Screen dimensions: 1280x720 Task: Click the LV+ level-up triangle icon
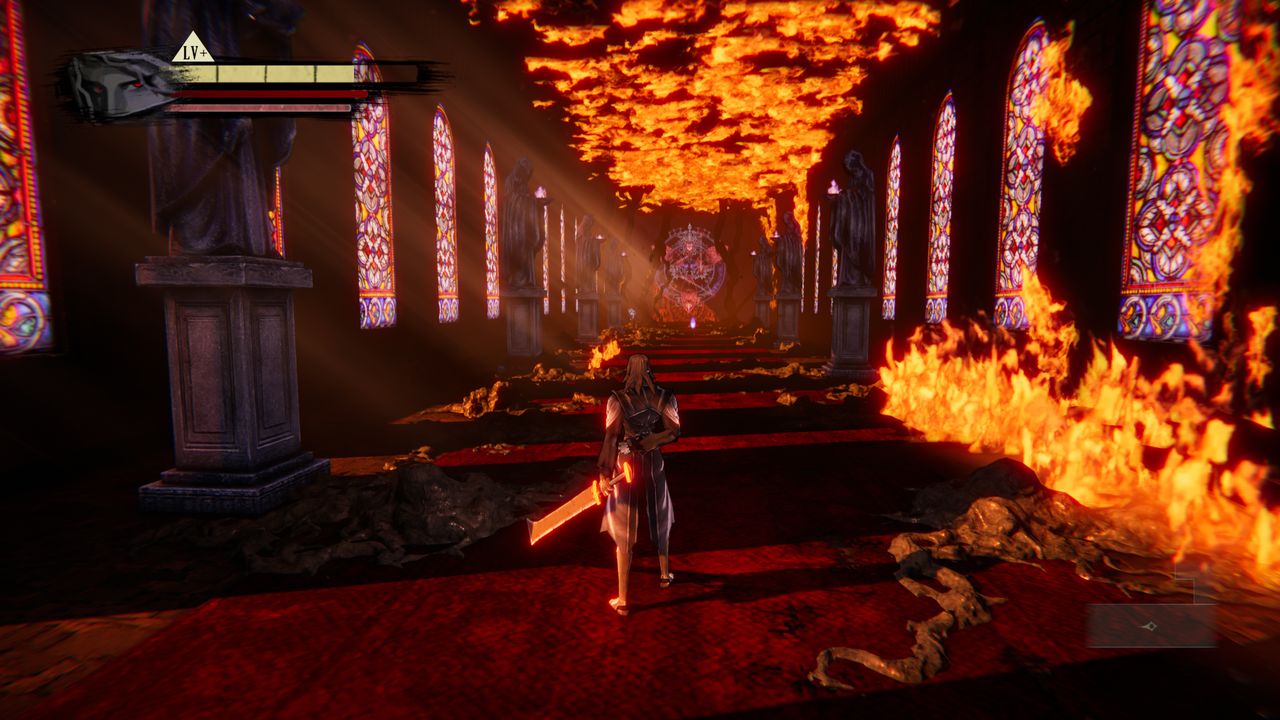tap(193, 48)
